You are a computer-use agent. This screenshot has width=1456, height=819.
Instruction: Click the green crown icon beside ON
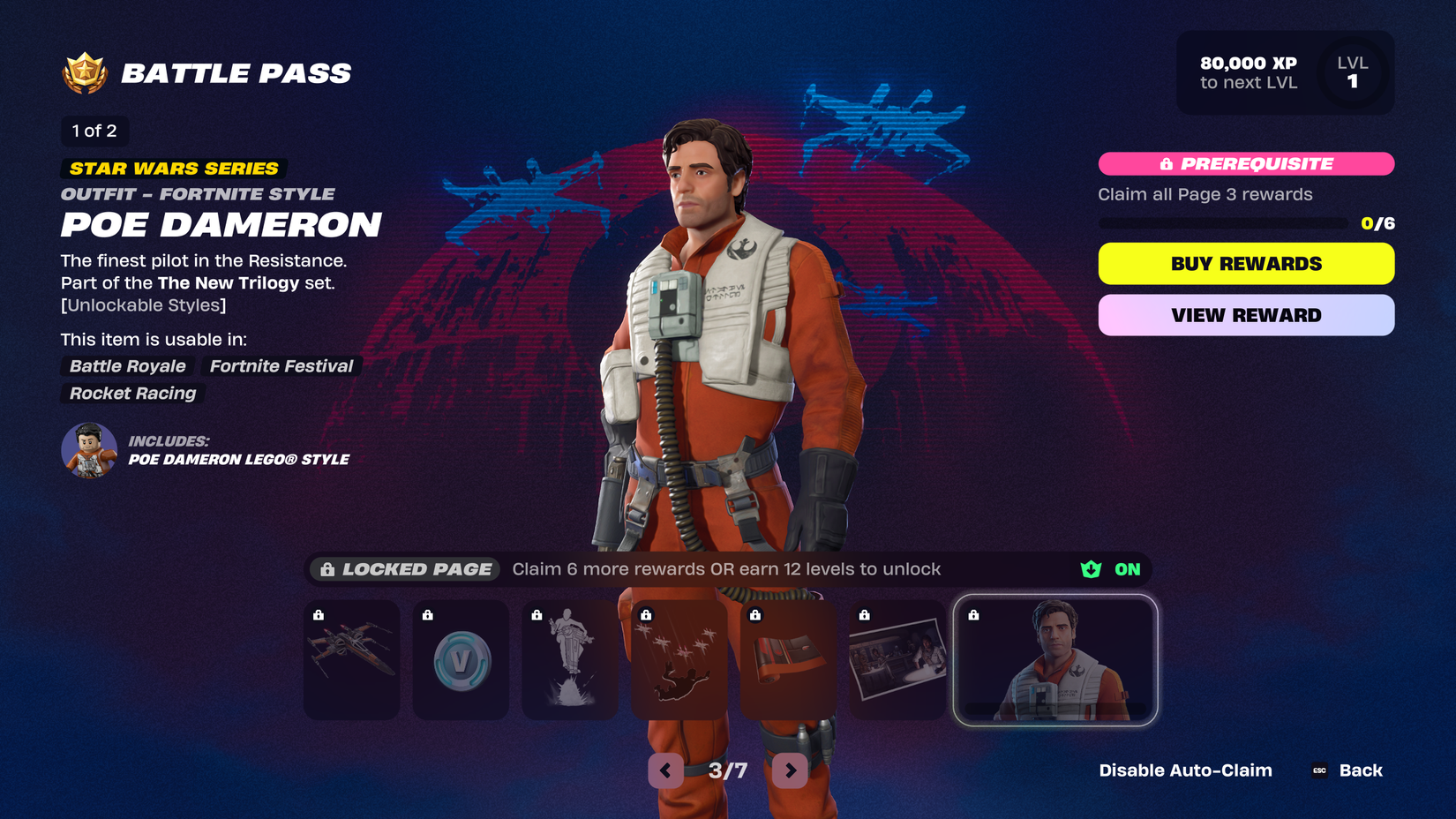click(x=1090, y=569)
